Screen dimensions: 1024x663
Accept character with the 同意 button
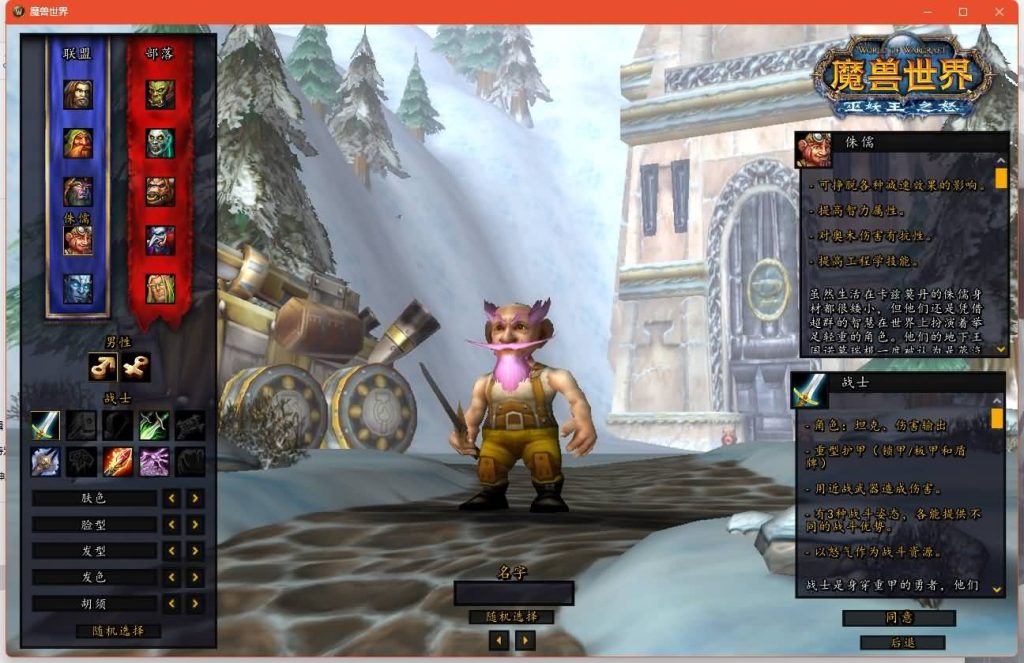899,618
